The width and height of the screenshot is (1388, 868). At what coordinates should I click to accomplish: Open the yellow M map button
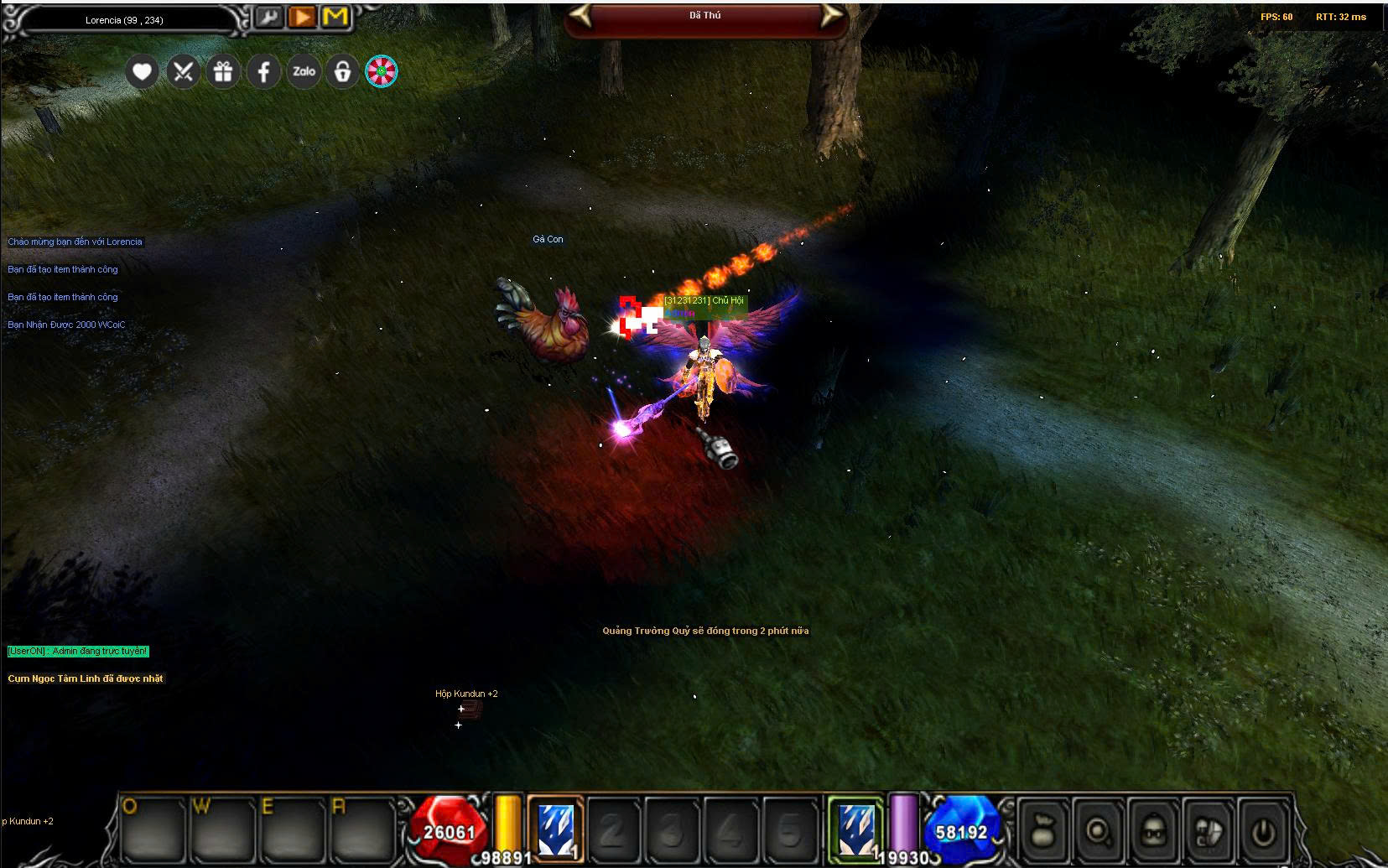pyautogui.click(x=335, y=17)
